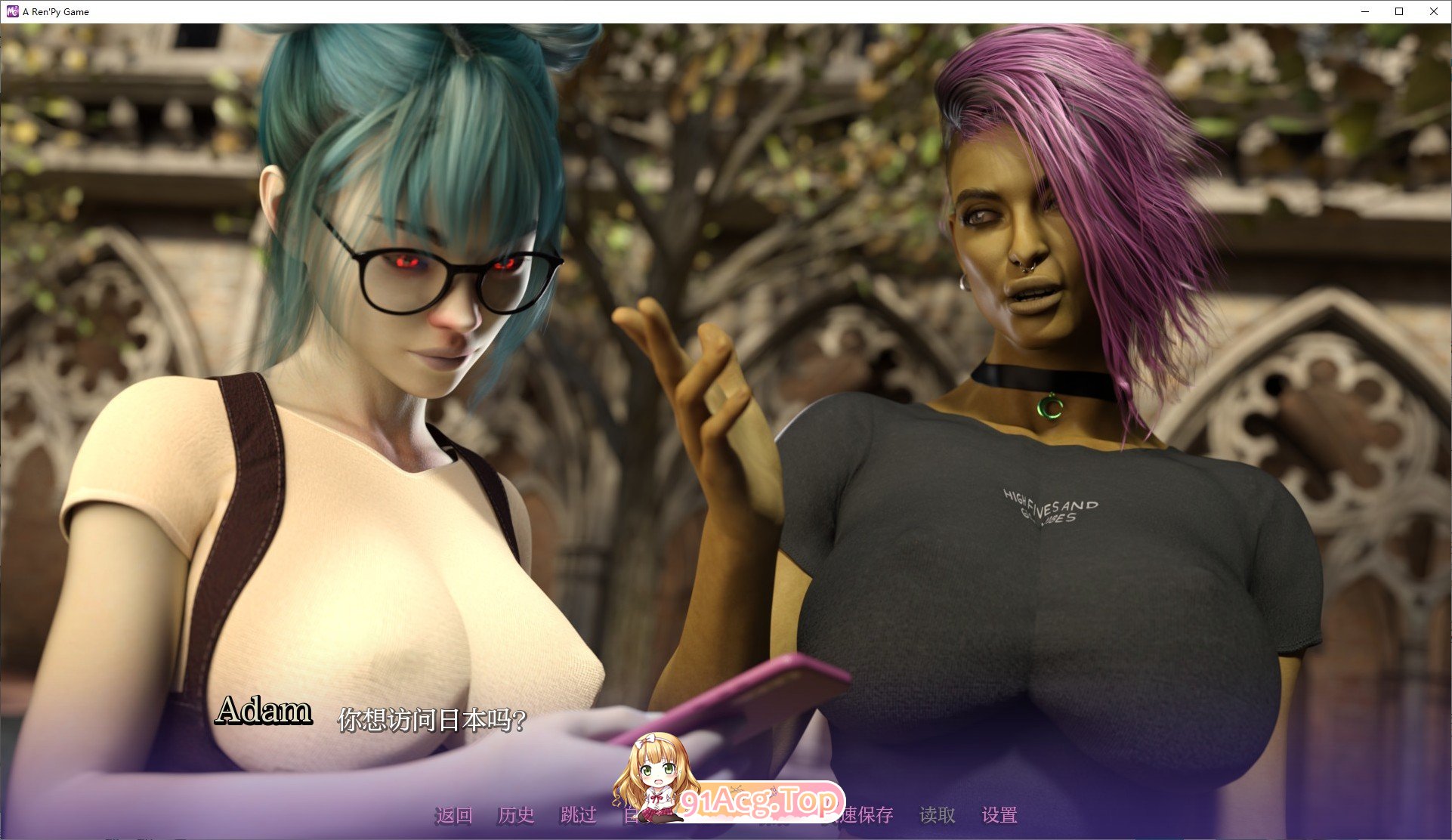Maximize the game window
The height and width of the screenshot is (840, 1452).
[1399, 11]
